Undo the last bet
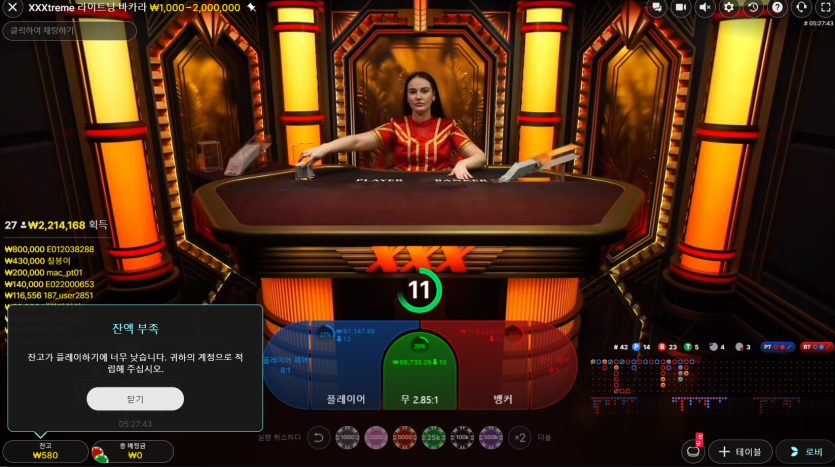The image size is (835, 467). pyautogui.click(x=318, y=438)
